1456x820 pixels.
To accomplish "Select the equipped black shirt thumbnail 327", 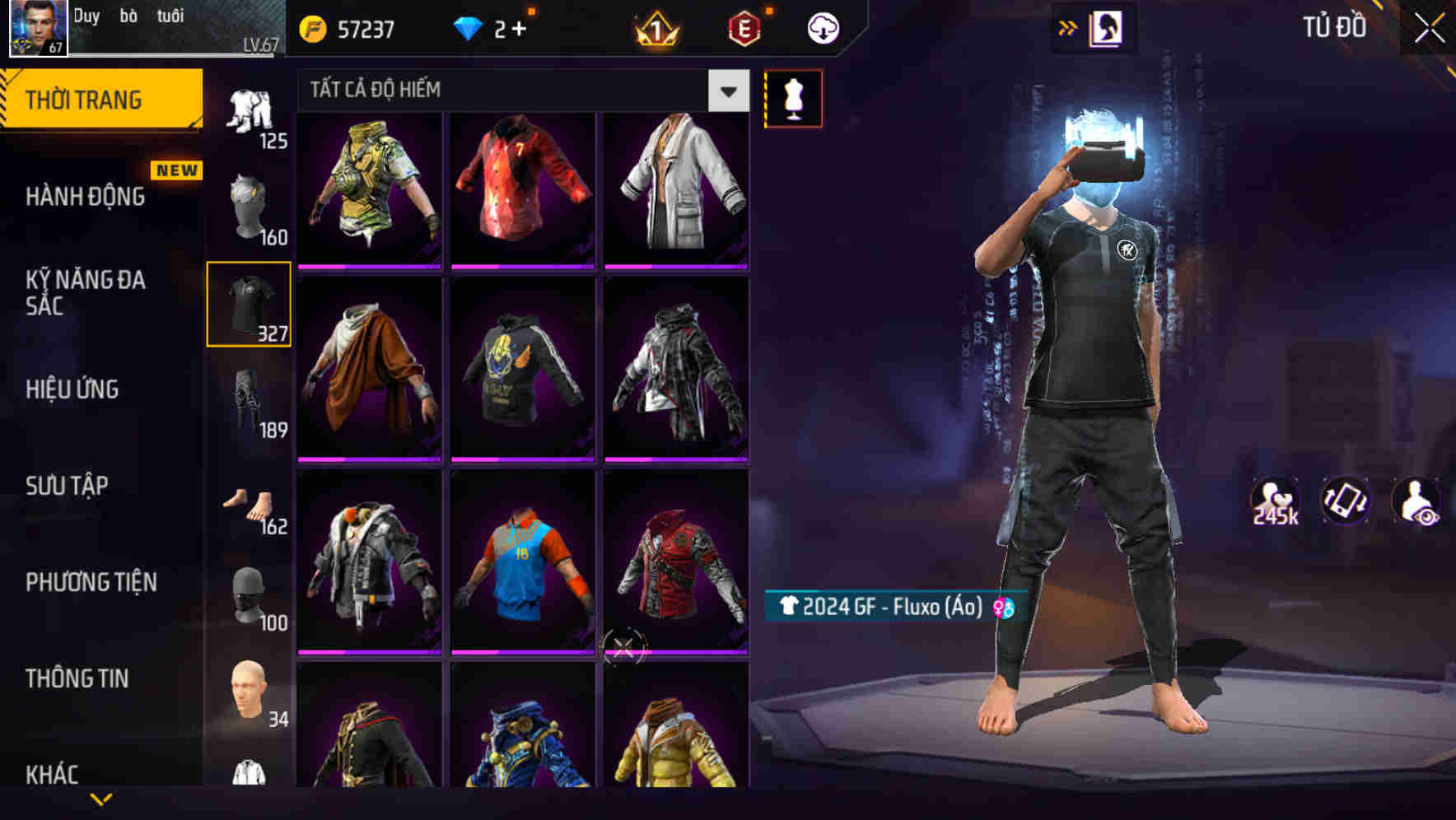I will pos(249,305).
